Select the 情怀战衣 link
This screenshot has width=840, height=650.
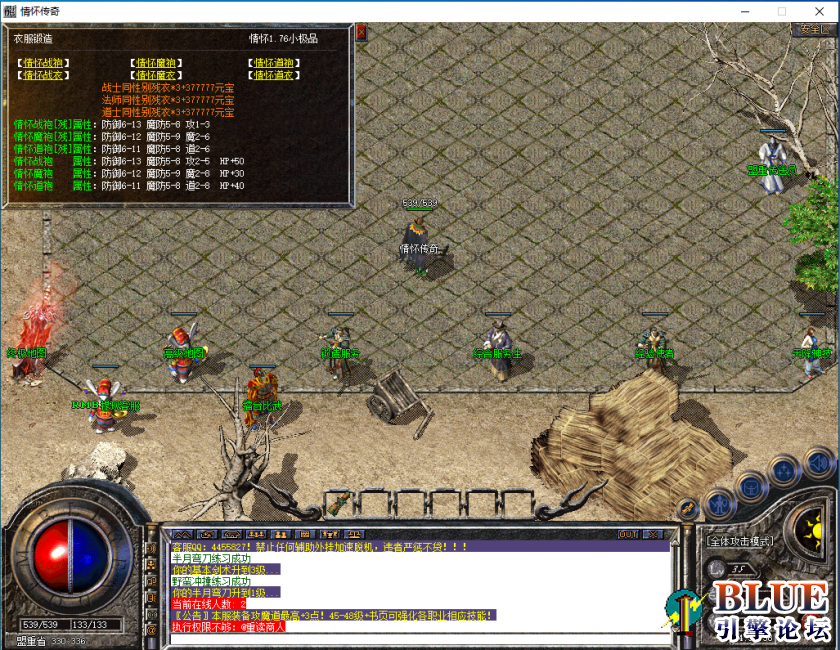pos(43,75)
